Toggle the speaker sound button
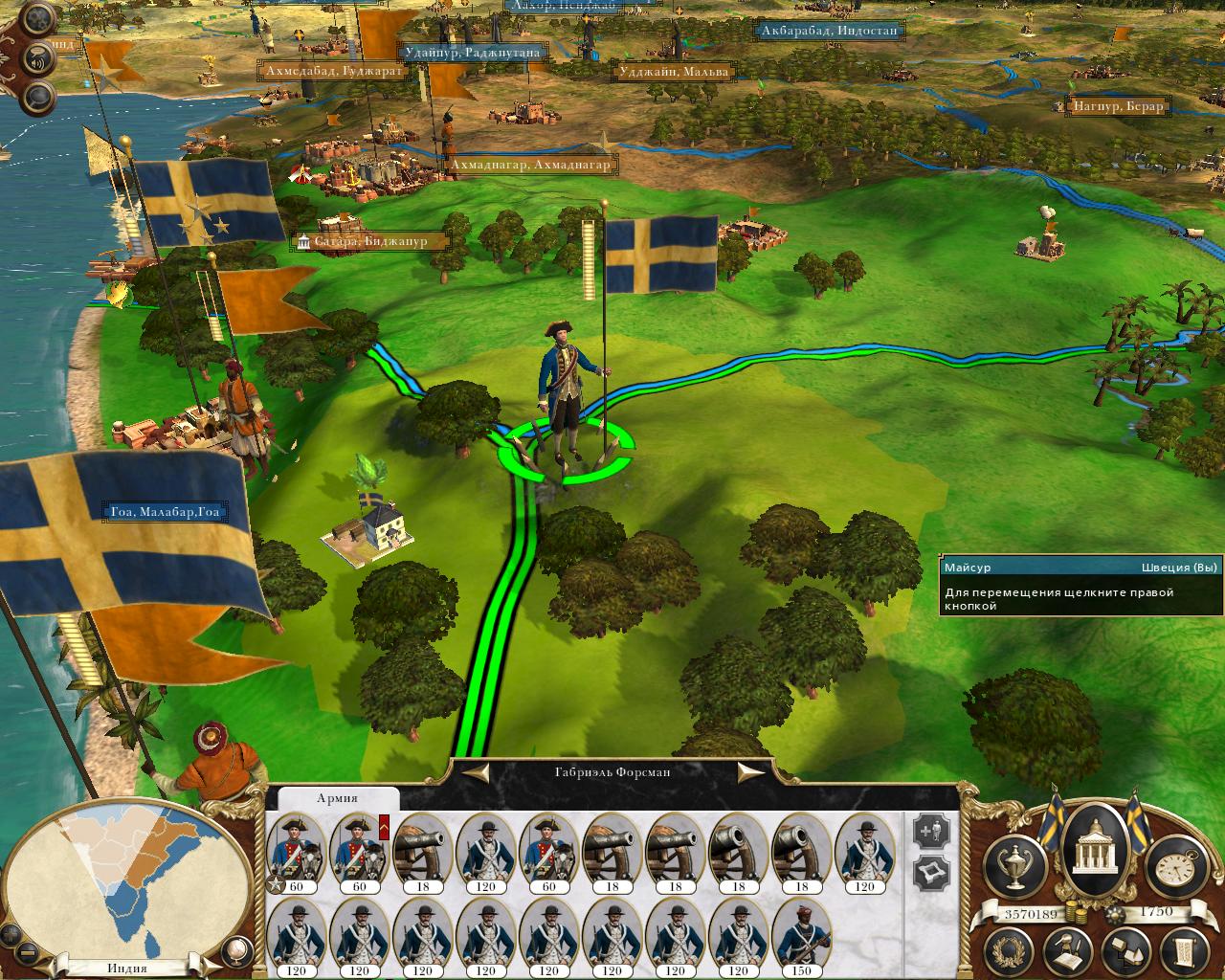Viewport: 1225px width, 980px height. (x=38, y=56)
